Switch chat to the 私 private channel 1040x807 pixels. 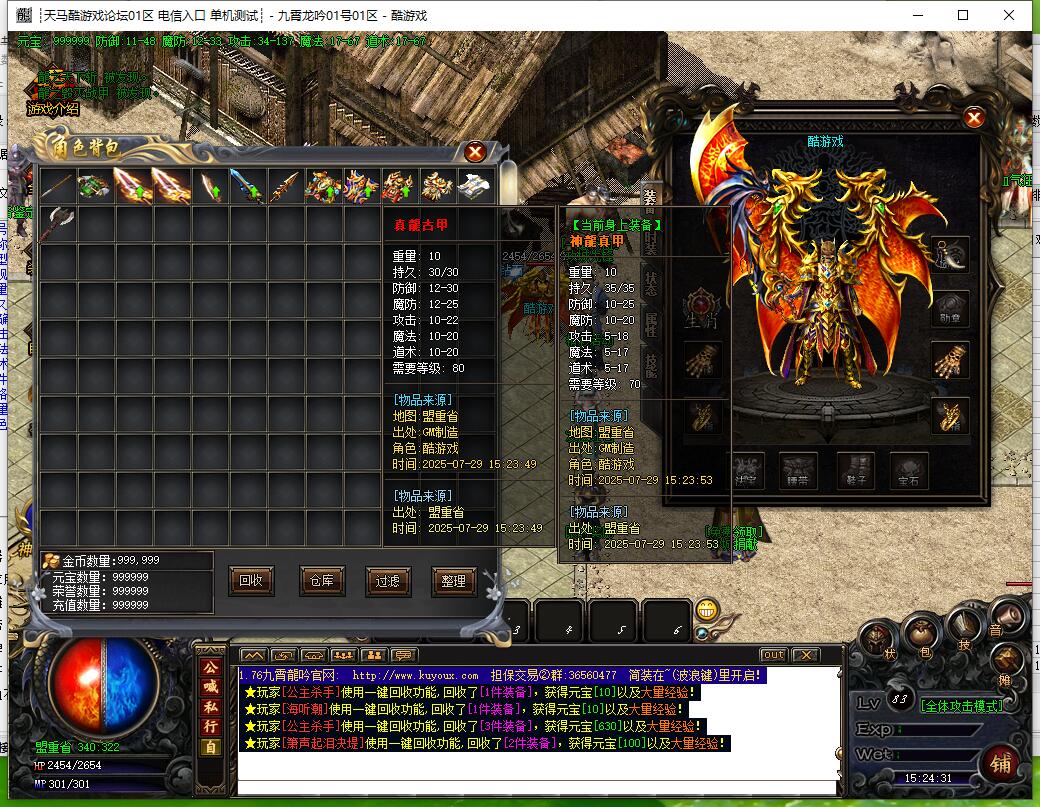[211, 706]
